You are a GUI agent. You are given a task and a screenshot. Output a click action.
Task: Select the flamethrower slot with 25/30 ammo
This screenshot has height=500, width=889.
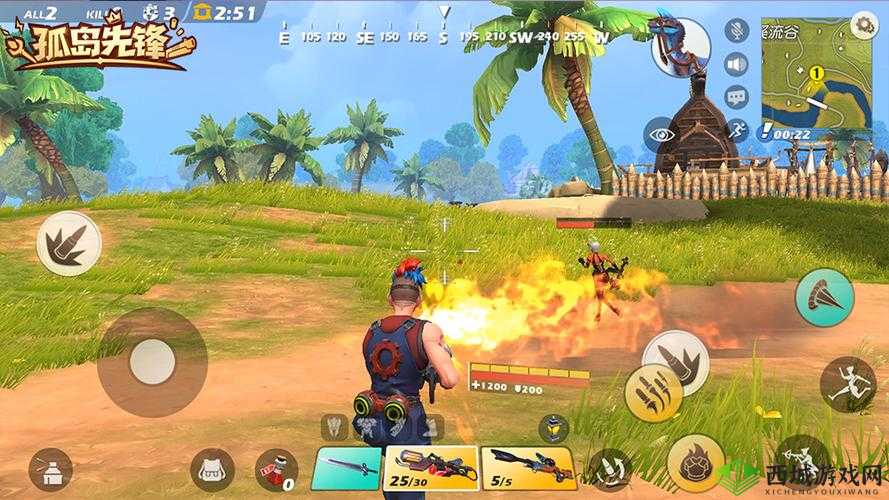(x=431, y=467)
